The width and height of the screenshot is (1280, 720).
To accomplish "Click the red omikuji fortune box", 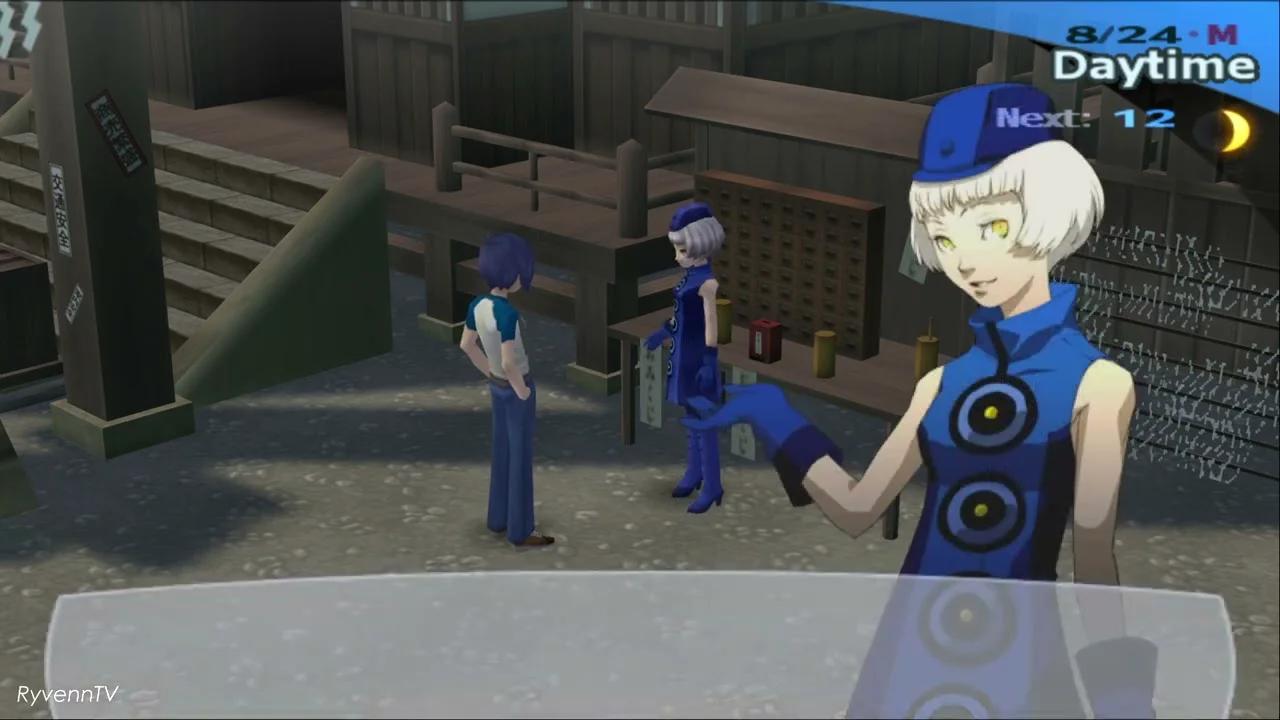I will click(x=763, y=338).
